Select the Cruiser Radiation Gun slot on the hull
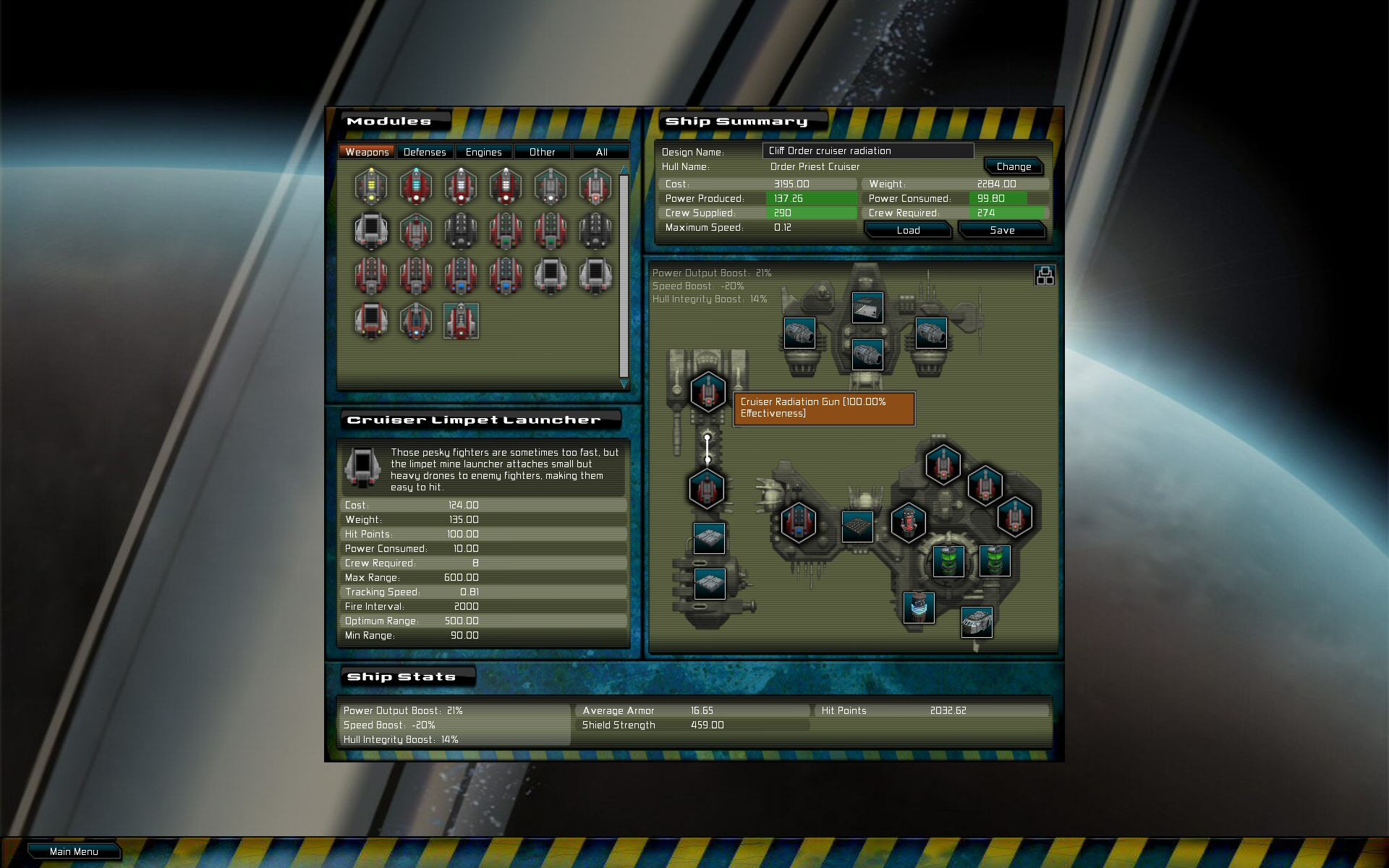Screen dimensions: 1389x868 708,392
